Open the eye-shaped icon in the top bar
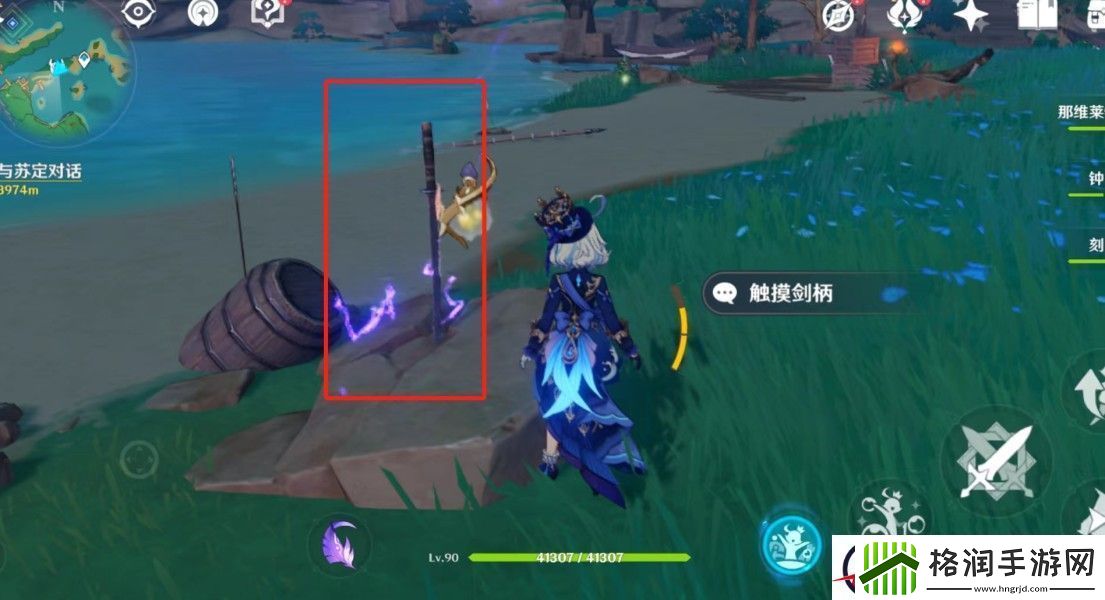 [x=137, y=13]
